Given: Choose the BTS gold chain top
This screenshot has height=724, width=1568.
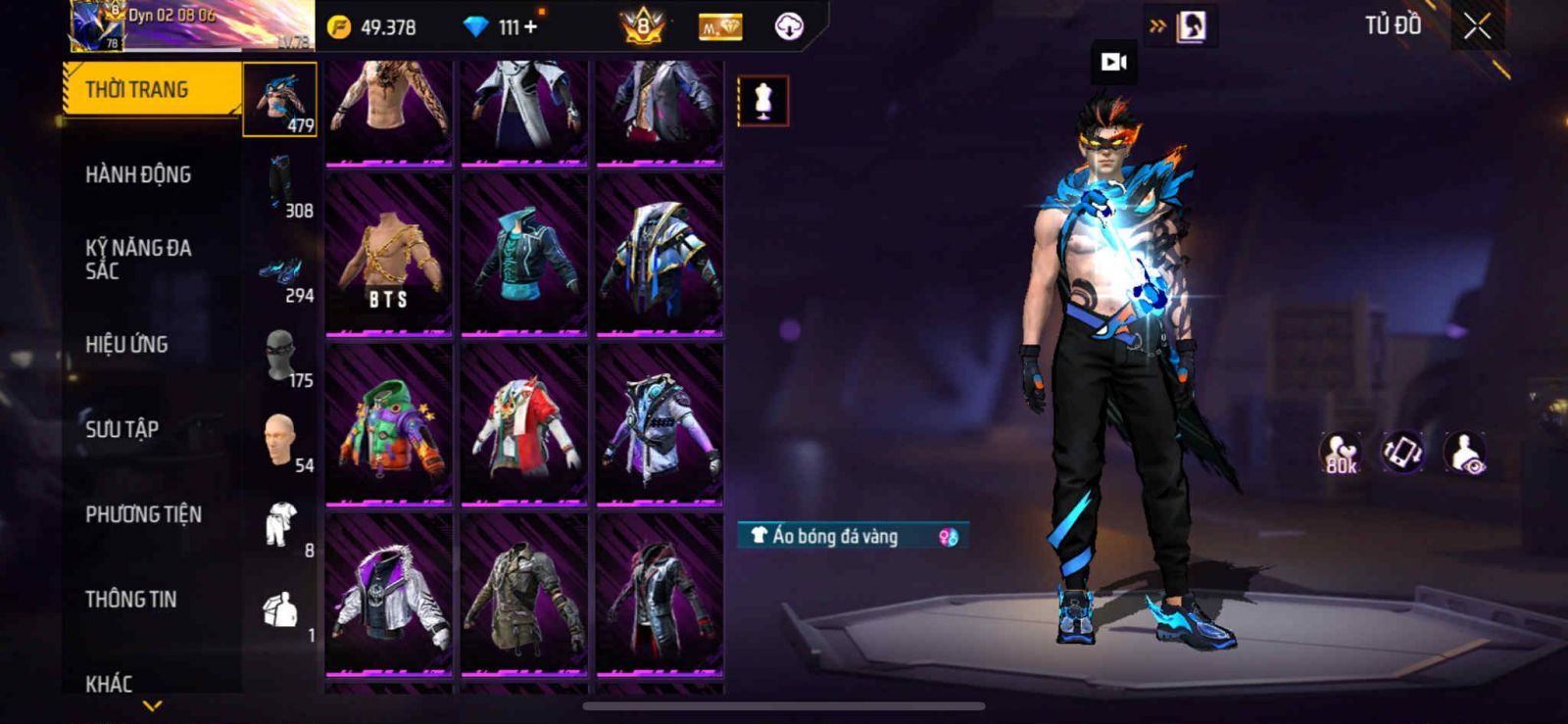Looking at the screenshot, I should click(x=389, y=255).
